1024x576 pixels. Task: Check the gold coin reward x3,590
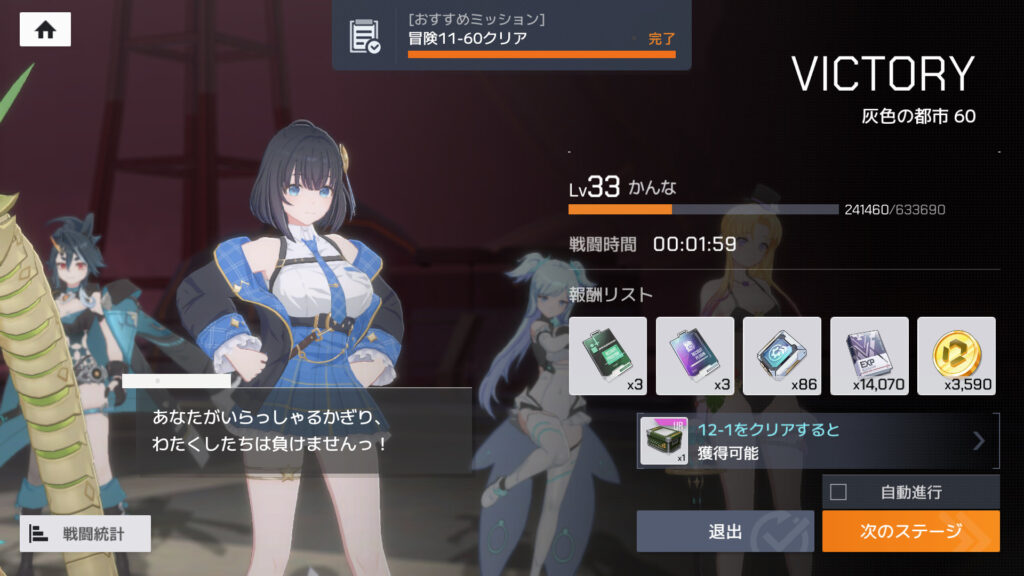pos(956,355)
